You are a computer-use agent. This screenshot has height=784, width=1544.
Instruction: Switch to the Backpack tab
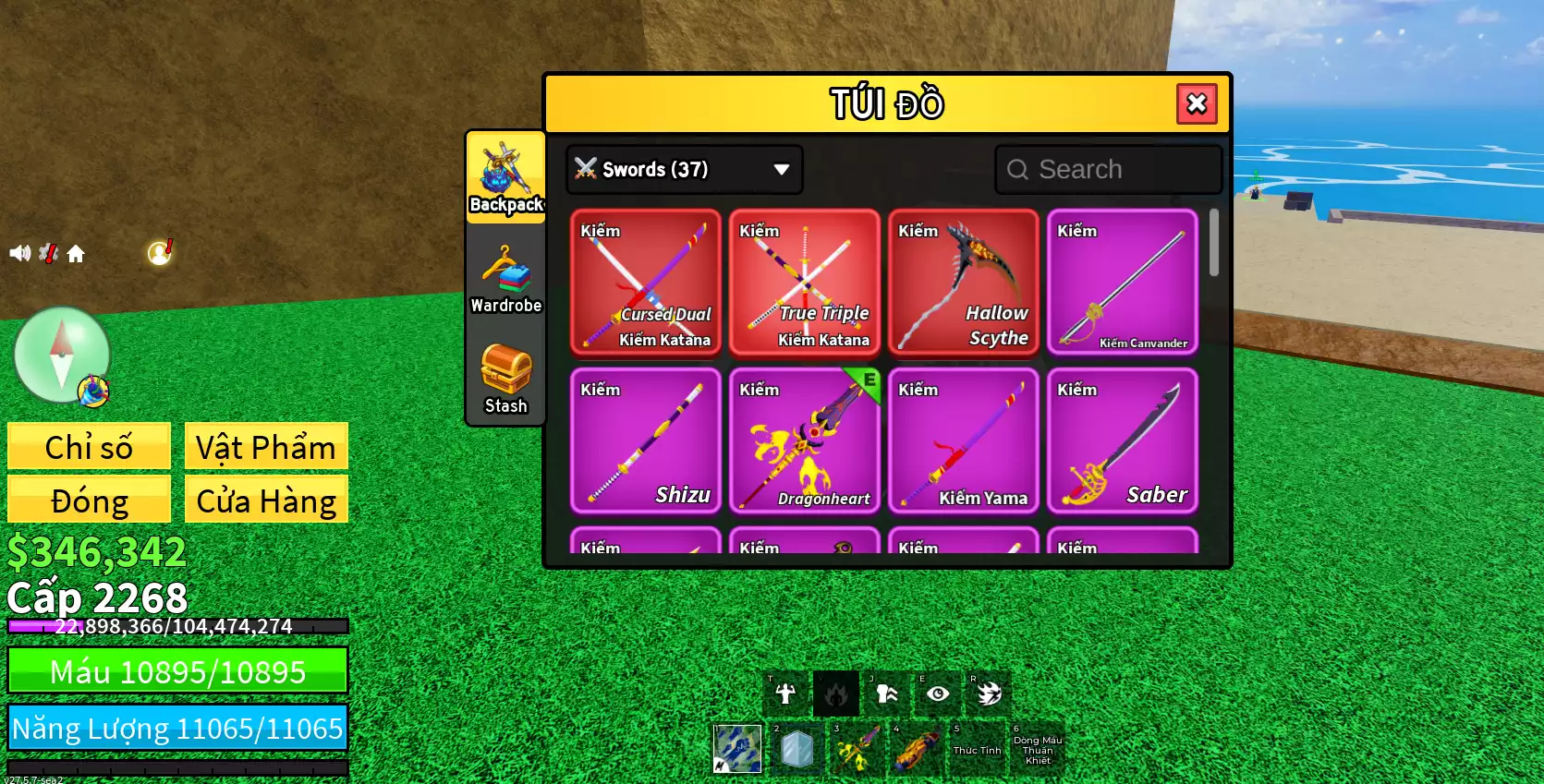point(505,177)
